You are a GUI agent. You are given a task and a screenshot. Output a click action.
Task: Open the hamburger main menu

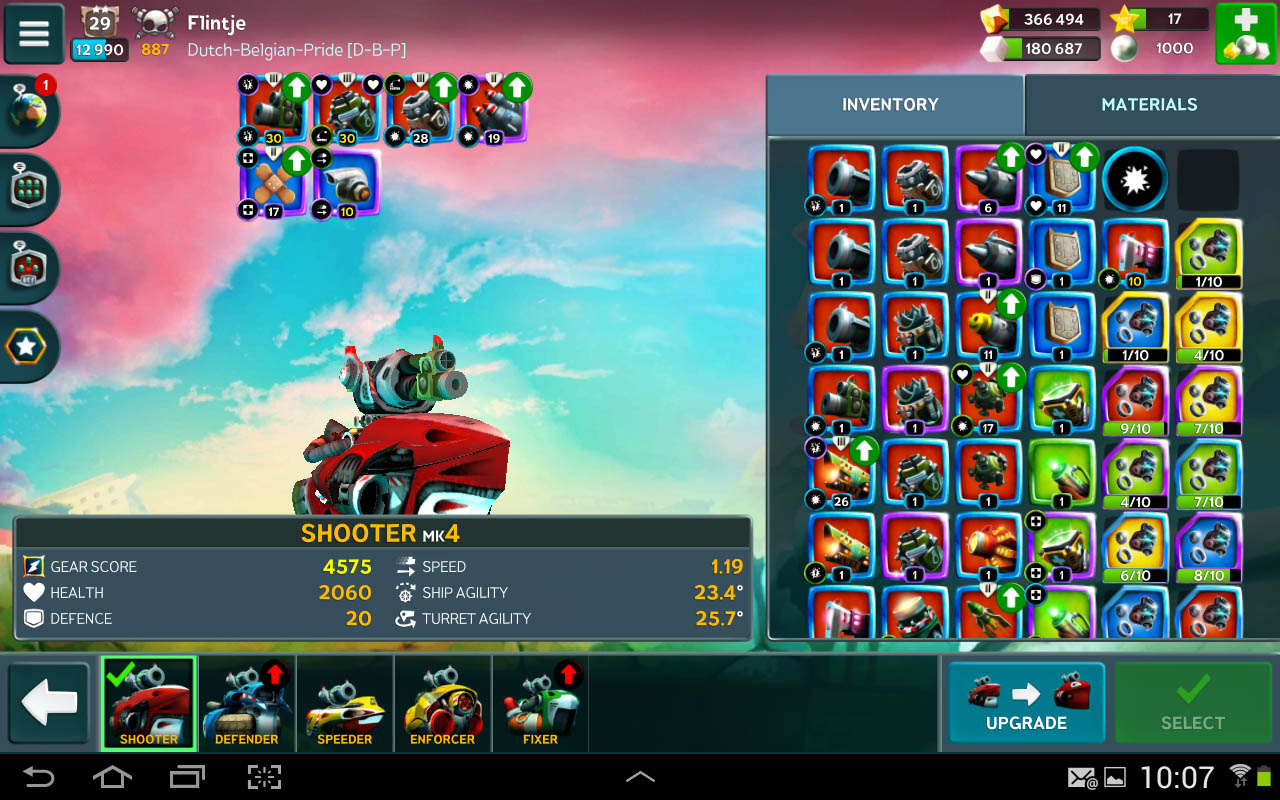coord(34,34)
